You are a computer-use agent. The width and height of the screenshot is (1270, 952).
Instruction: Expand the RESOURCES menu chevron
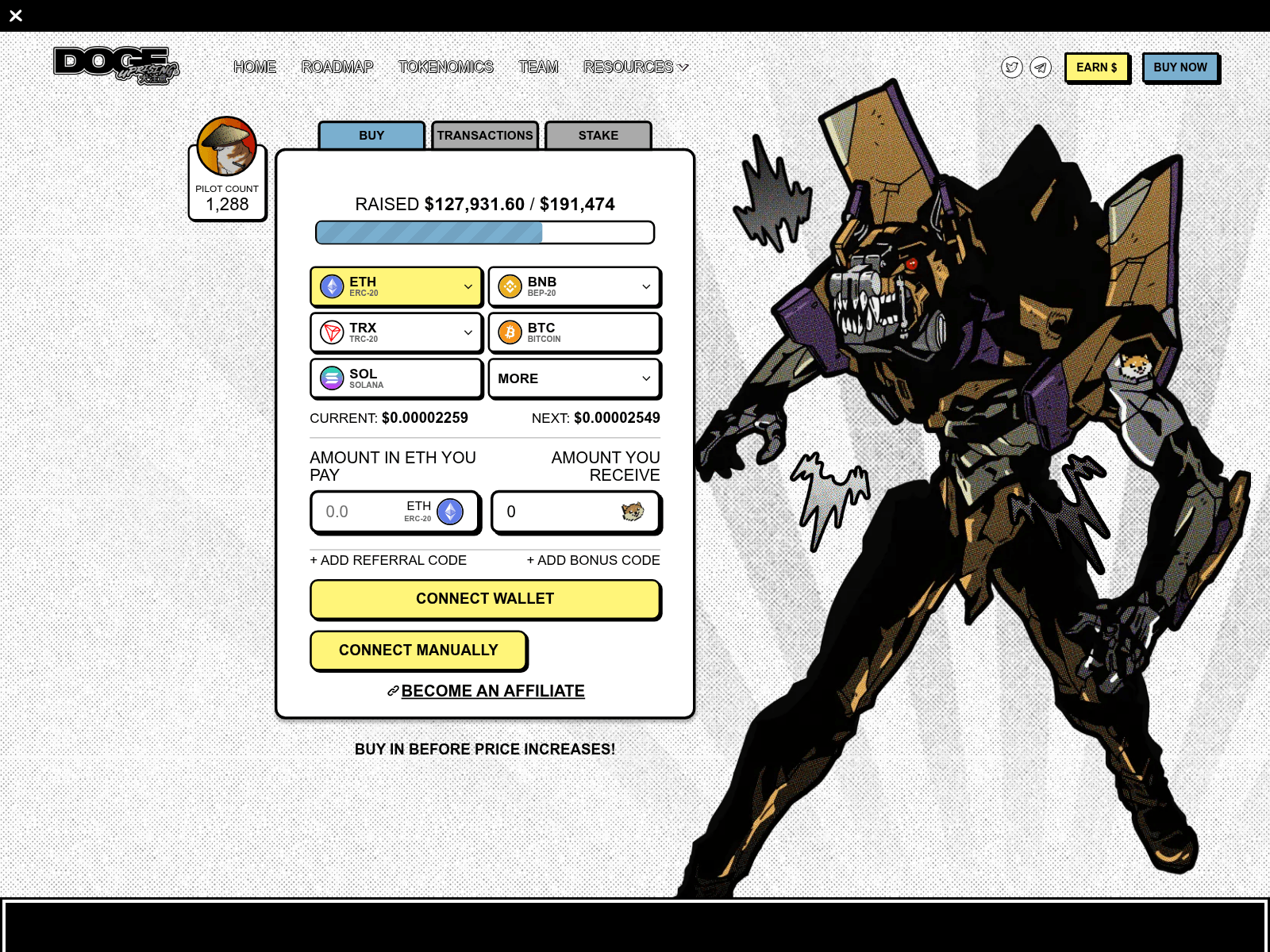683,67
